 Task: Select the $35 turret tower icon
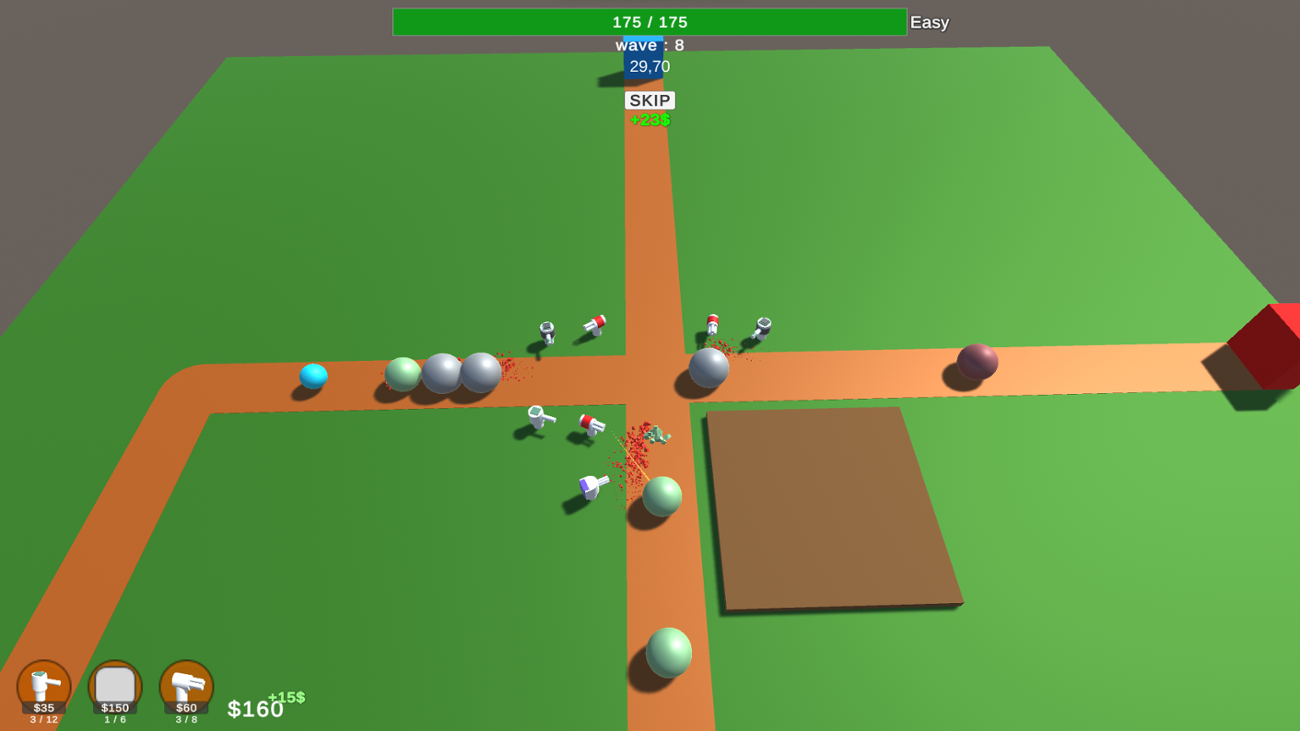pyautogui.click(x=45, y=688)
